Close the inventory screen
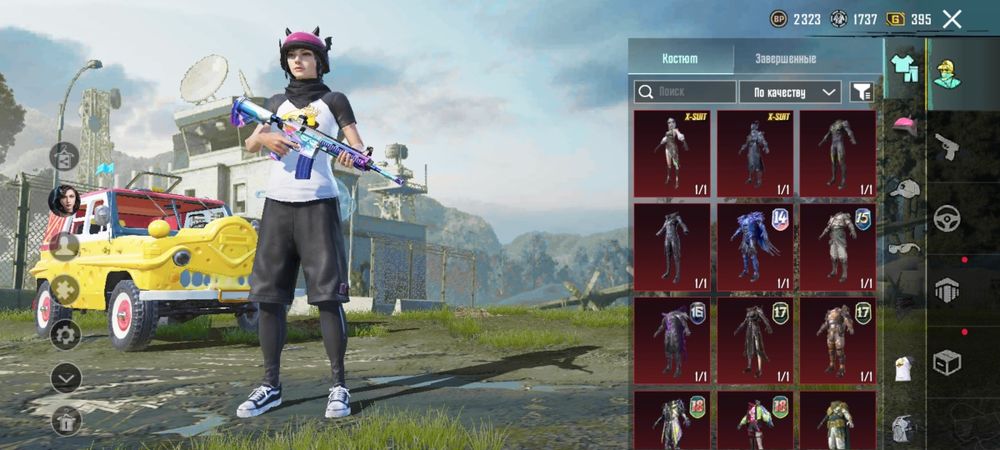This screenshot has width=1000, height=450. [952, 18]
